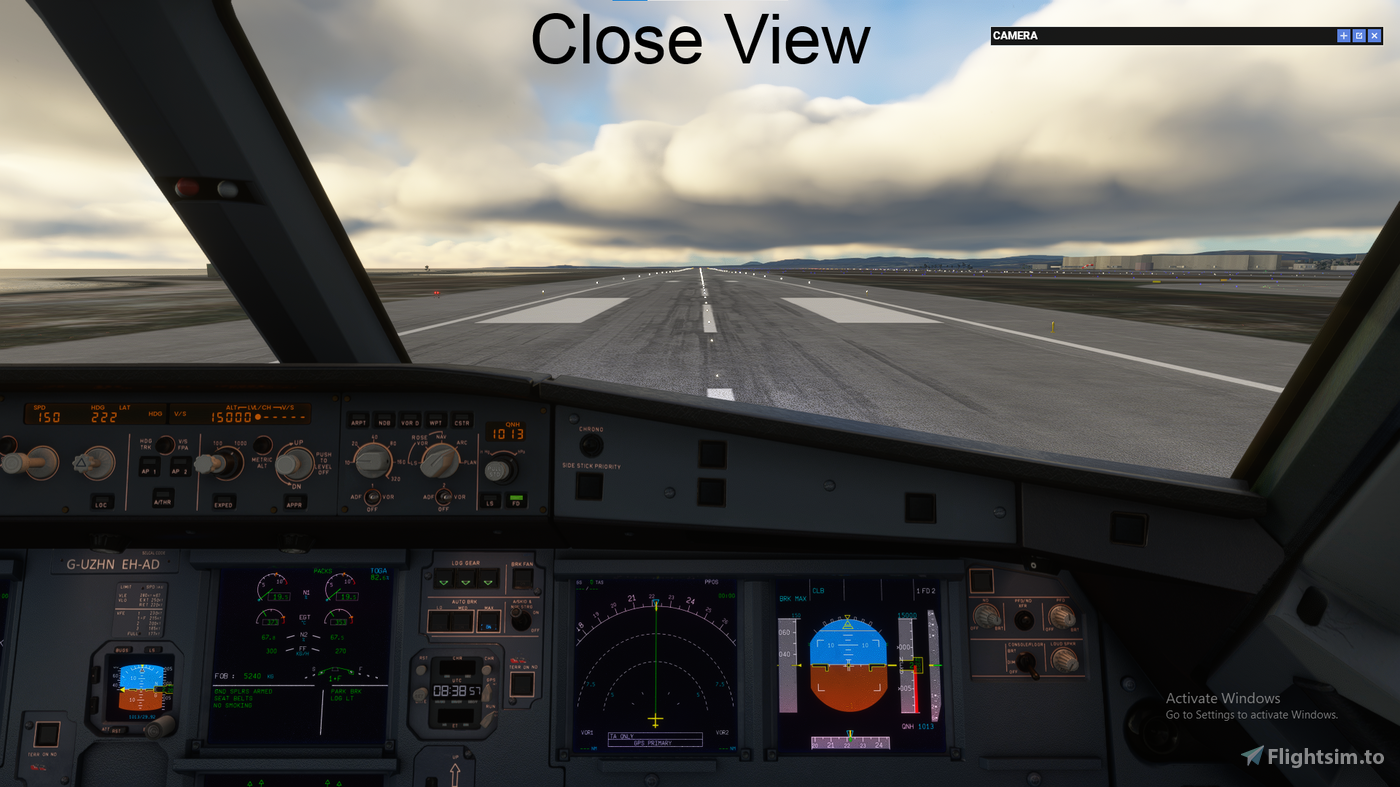
Task: Show constraints with the CSTR button
Action: pos(462,423)
